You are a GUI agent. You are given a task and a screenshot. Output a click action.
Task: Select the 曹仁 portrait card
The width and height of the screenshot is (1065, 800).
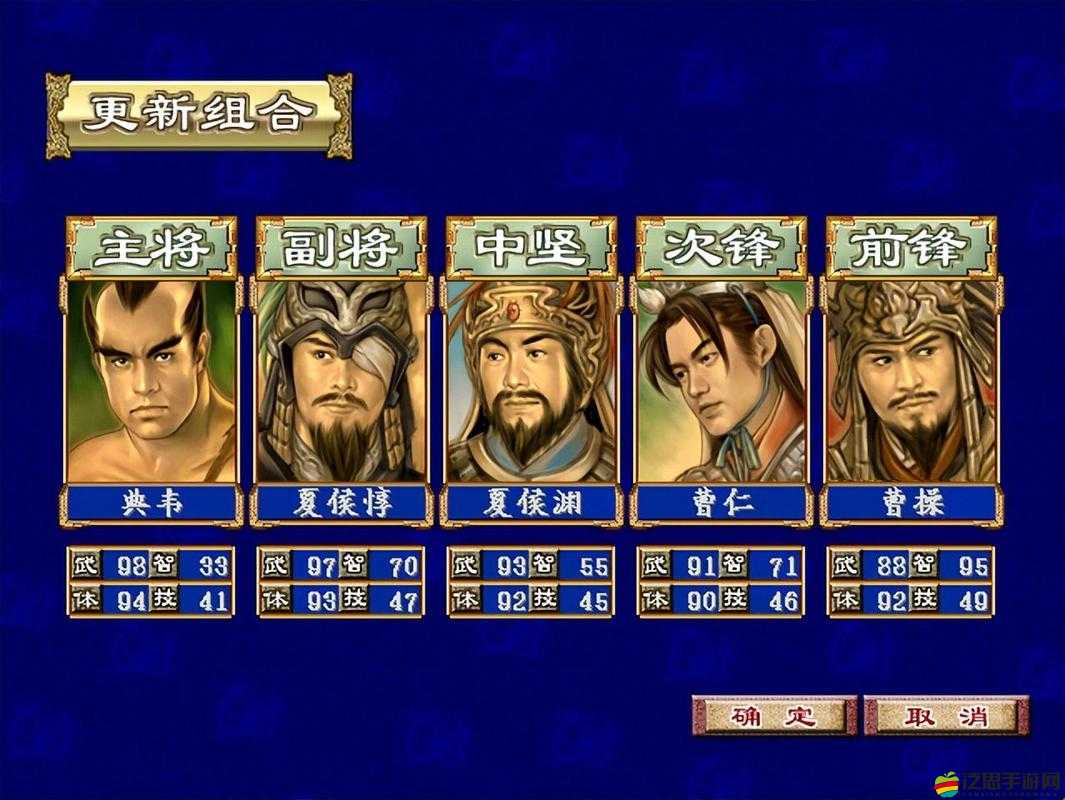(x=722, y=382)
